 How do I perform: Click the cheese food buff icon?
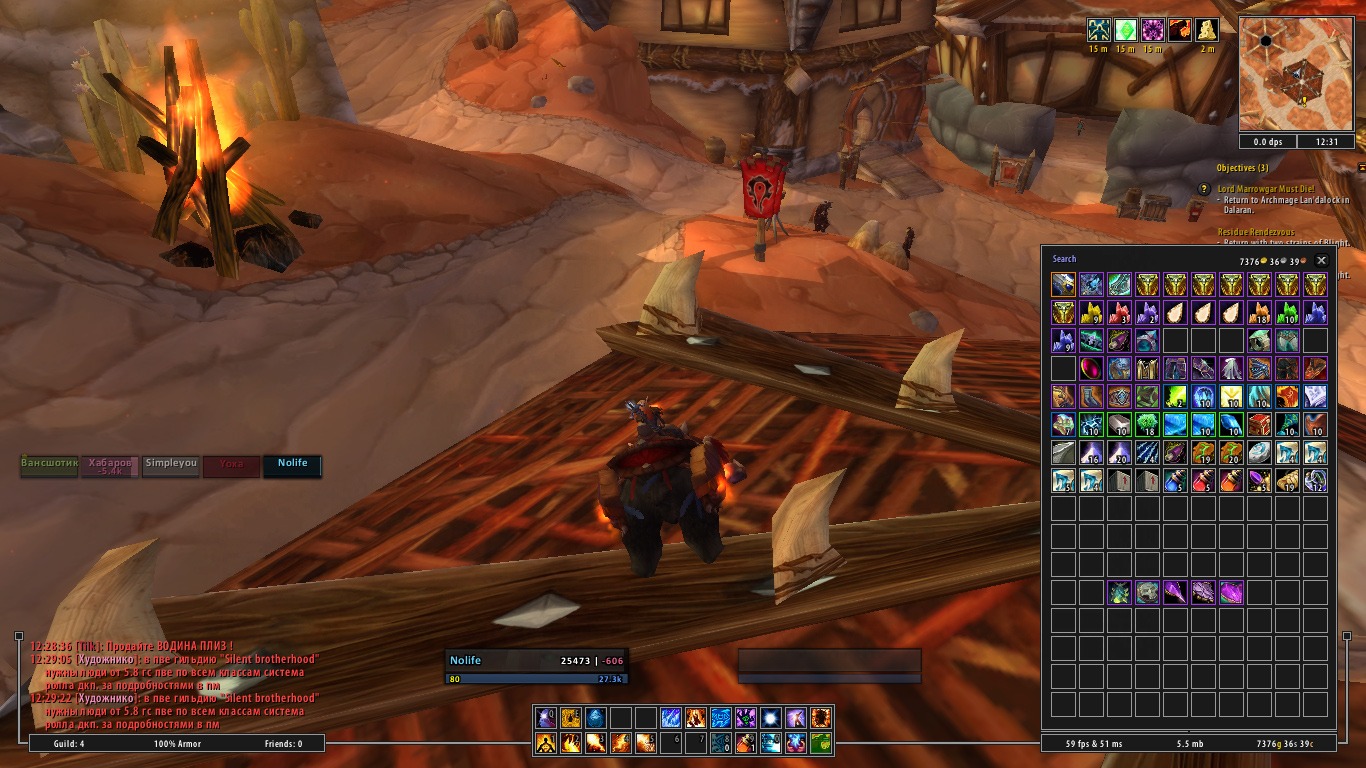click(1207, 30)
